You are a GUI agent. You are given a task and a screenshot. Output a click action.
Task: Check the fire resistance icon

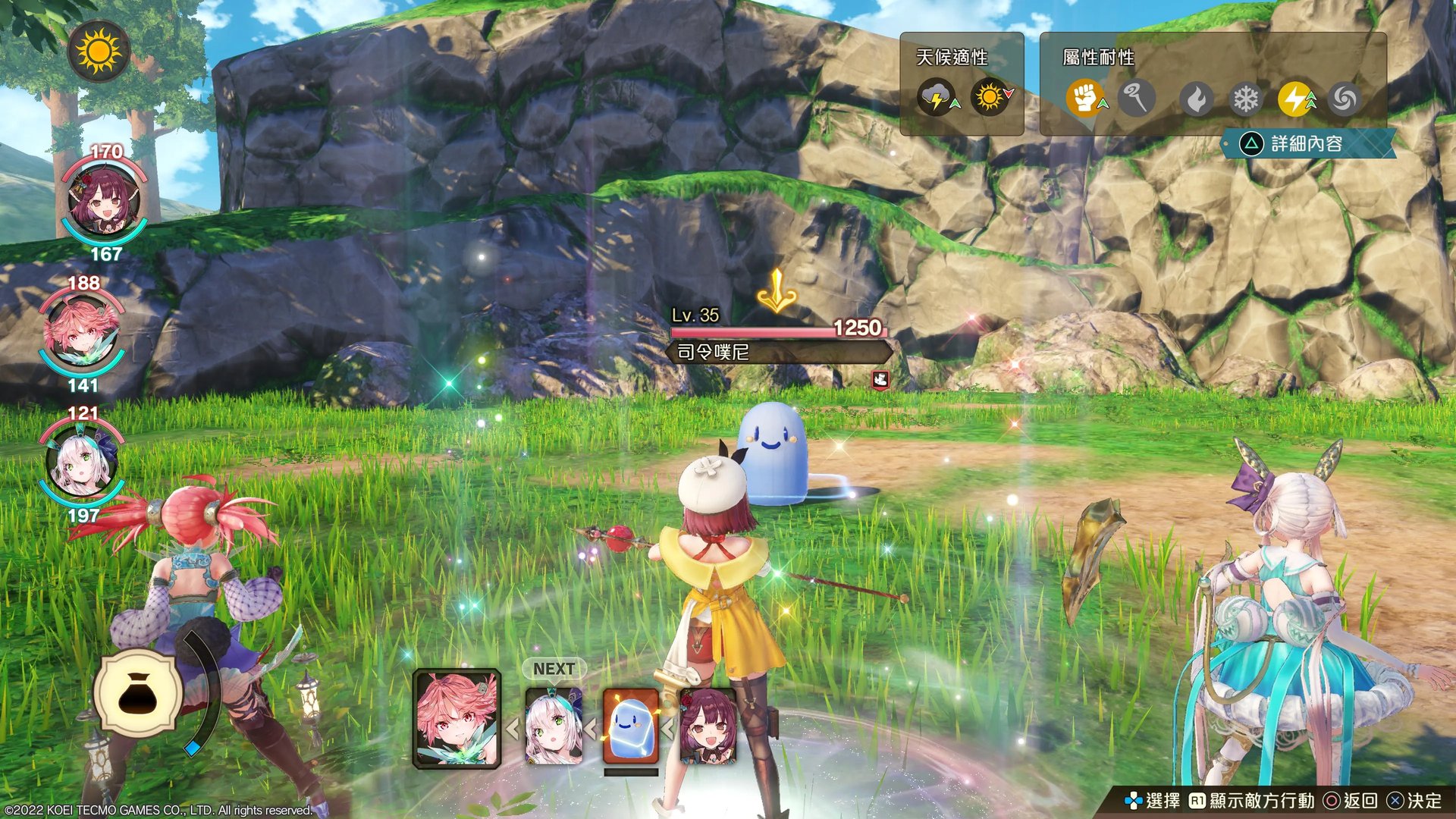pyautogui.click(x=1197, y=99)
